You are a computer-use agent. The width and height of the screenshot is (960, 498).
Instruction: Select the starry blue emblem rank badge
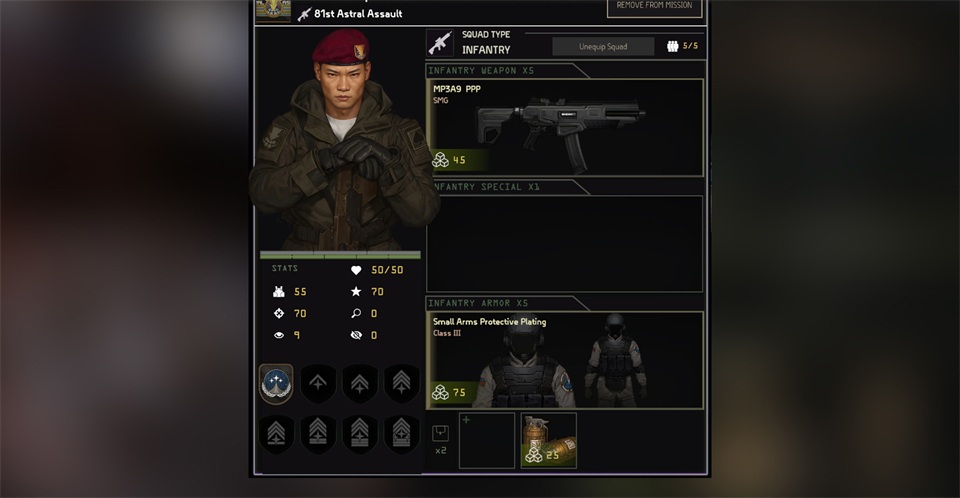click(x=276, y=383)
